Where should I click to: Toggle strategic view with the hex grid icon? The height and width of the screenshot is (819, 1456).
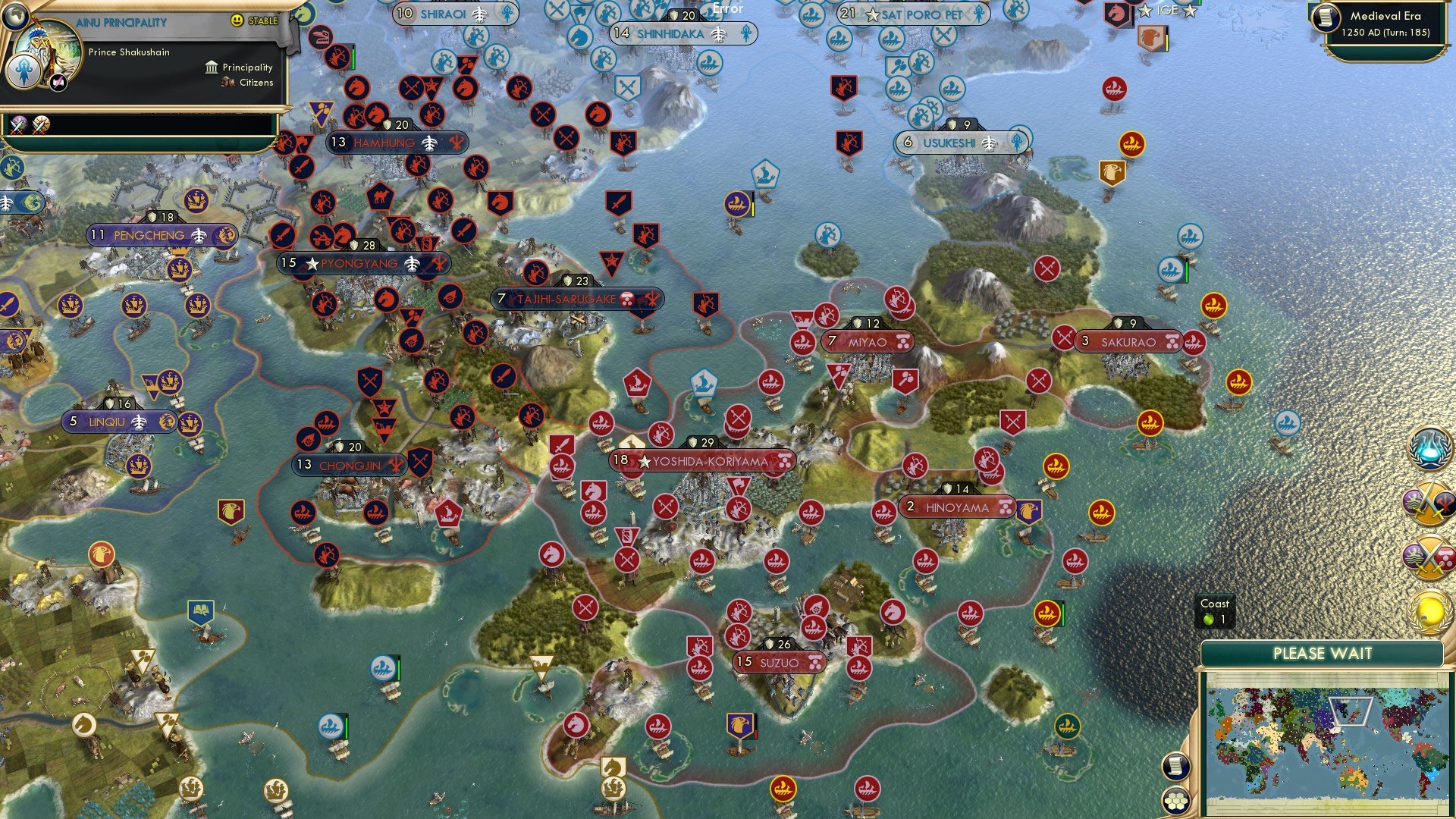1174,800
